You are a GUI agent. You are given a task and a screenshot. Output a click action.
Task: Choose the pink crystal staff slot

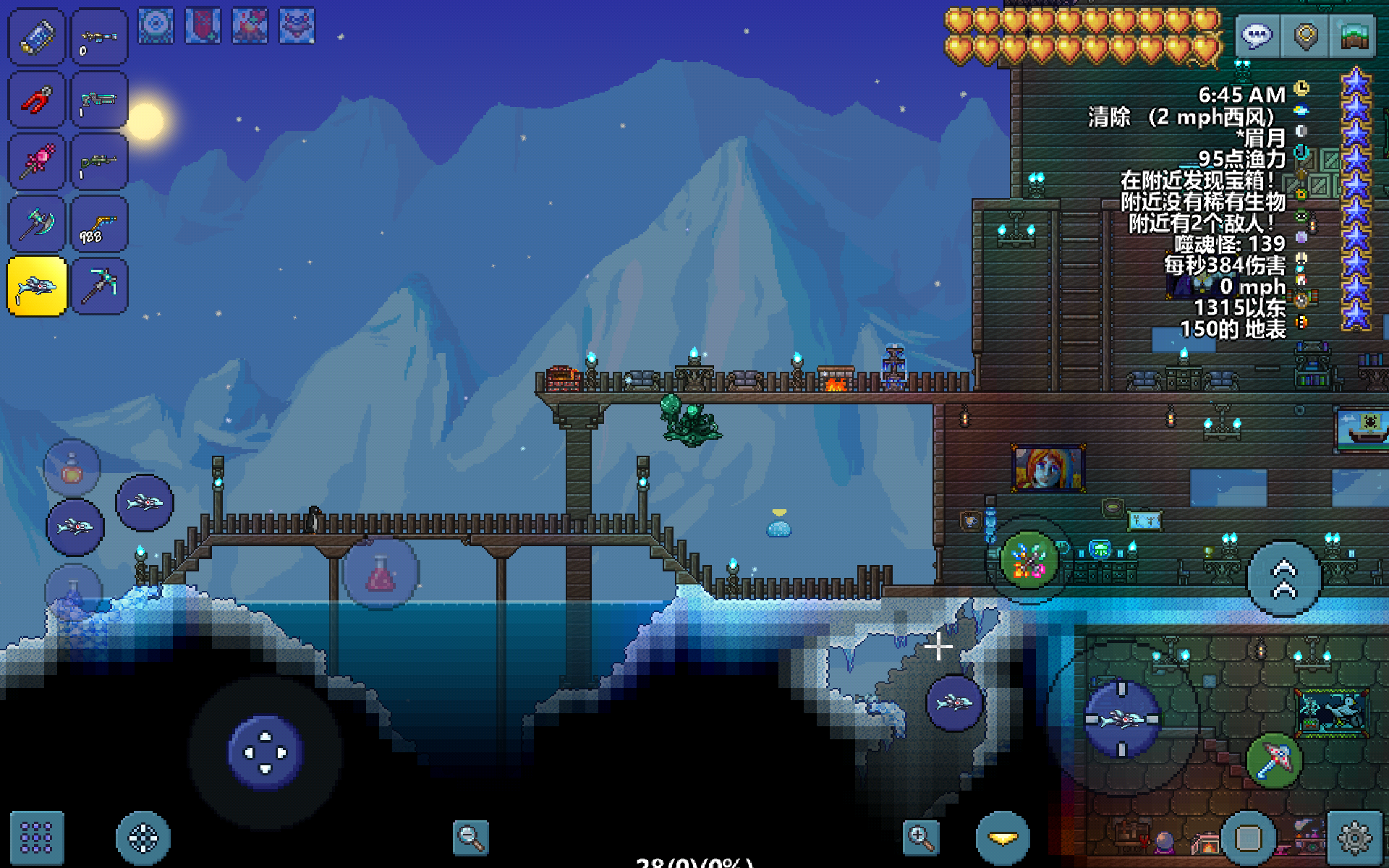36,162
